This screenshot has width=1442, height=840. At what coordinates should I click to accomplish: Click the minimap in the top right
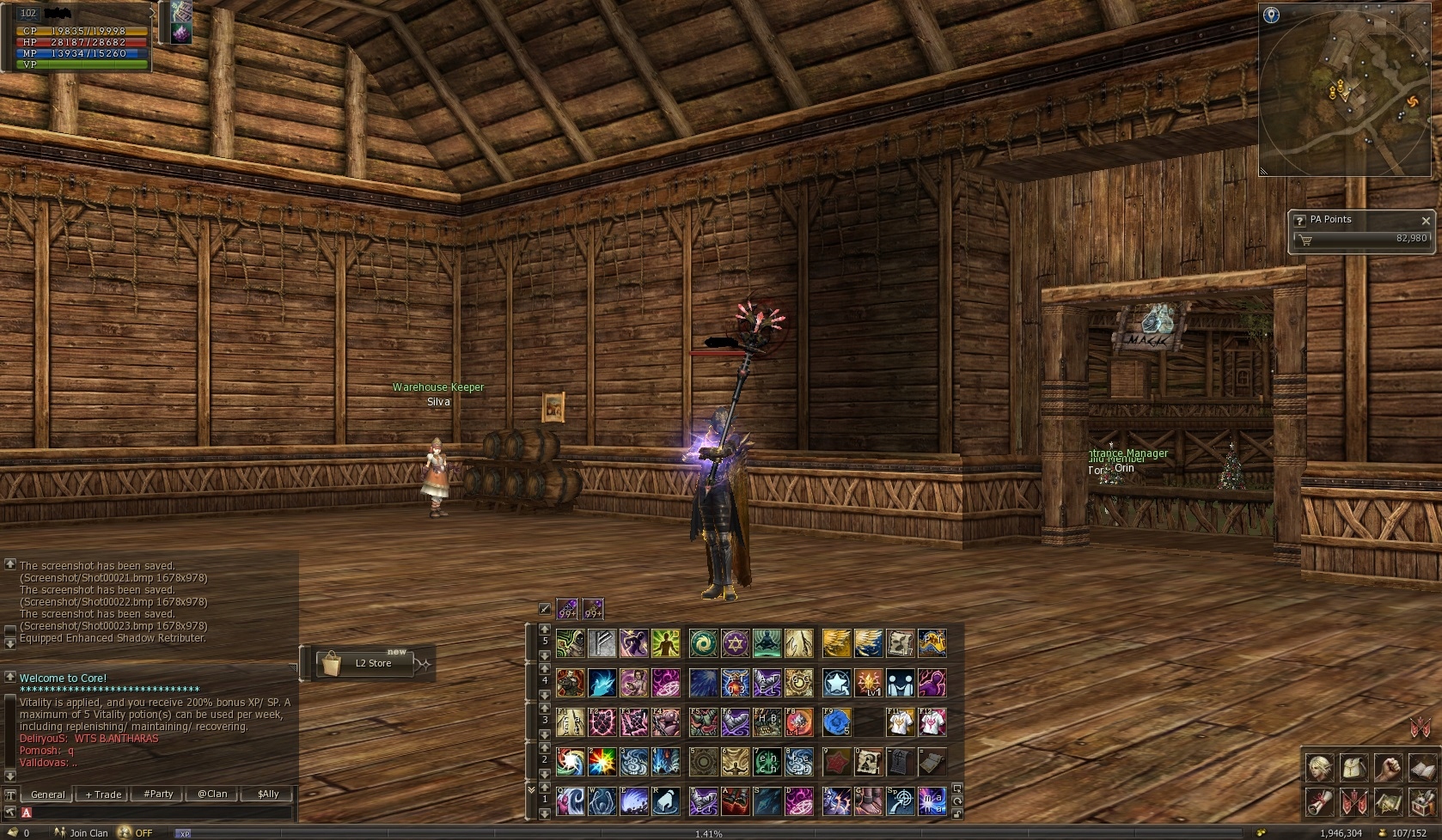tap(1345, 90)
